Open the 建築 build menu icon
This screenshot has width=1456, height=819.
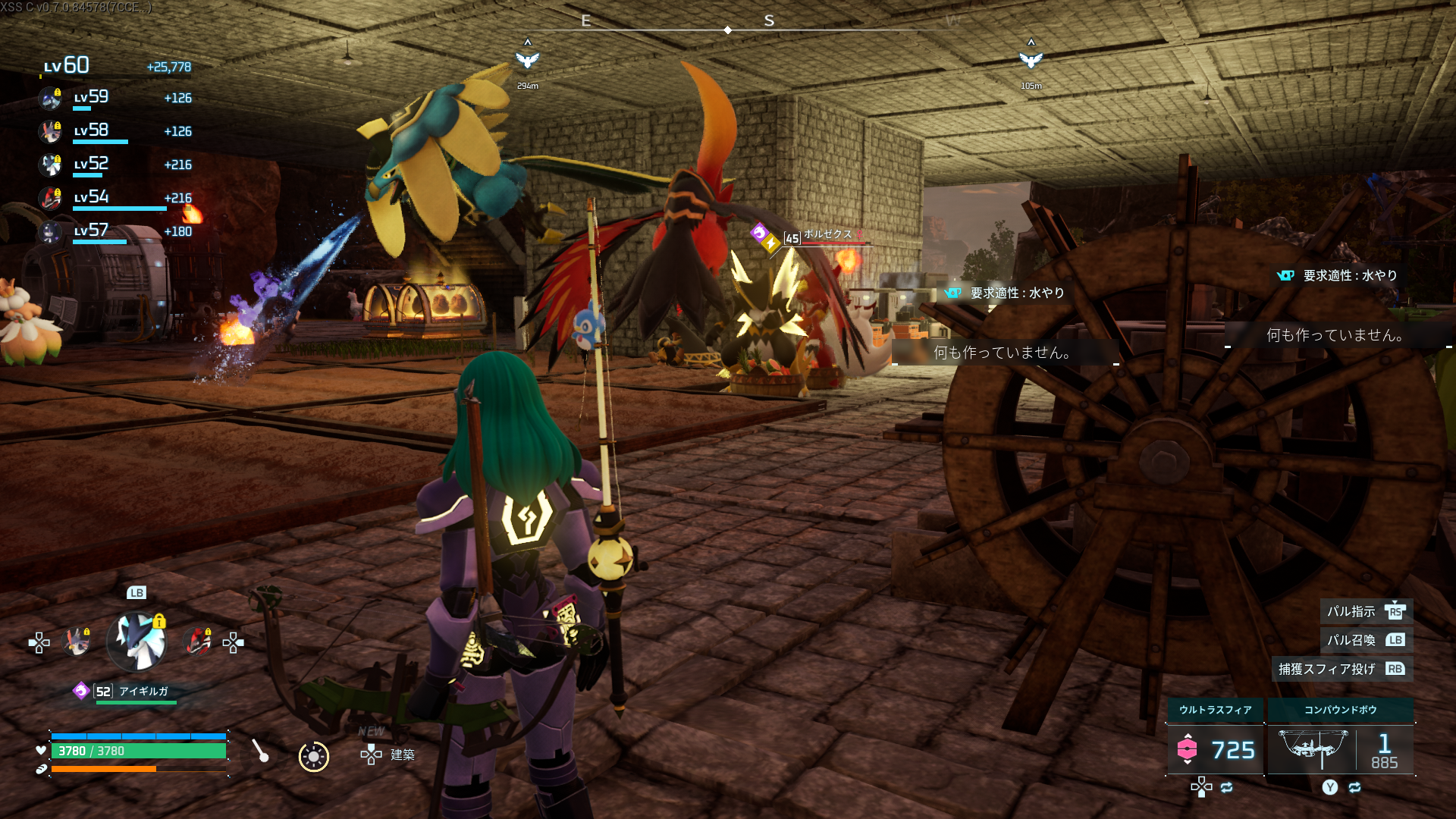coord(371,755)
